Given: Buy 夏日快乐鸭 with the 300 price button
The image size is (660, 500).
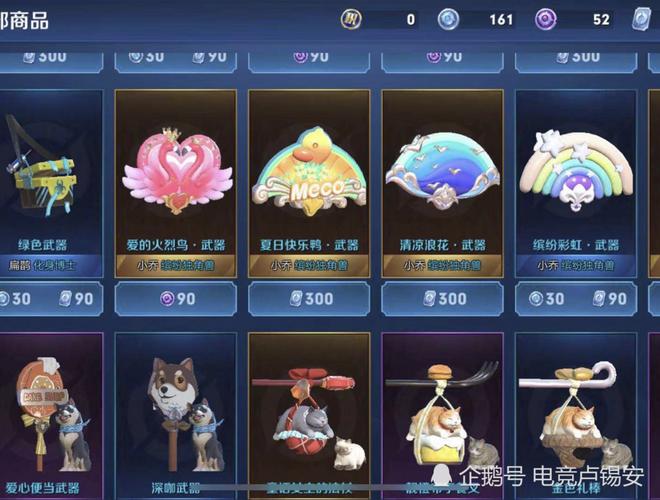Looking at the screenshot, I should 309,298.
